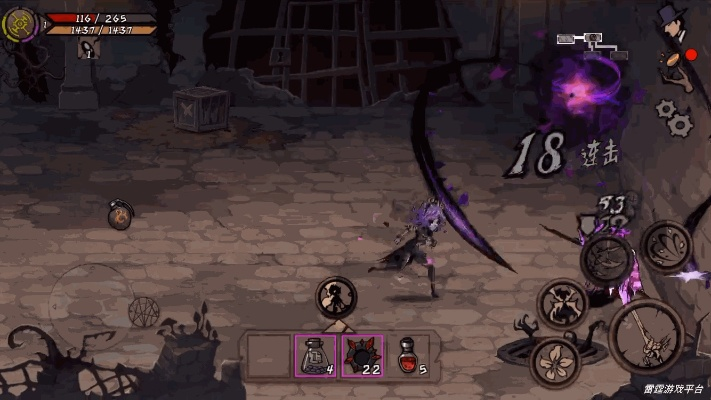The image size is (711, 400).
Task: Activate the slashing claw skill button
Action: (606, 259)
